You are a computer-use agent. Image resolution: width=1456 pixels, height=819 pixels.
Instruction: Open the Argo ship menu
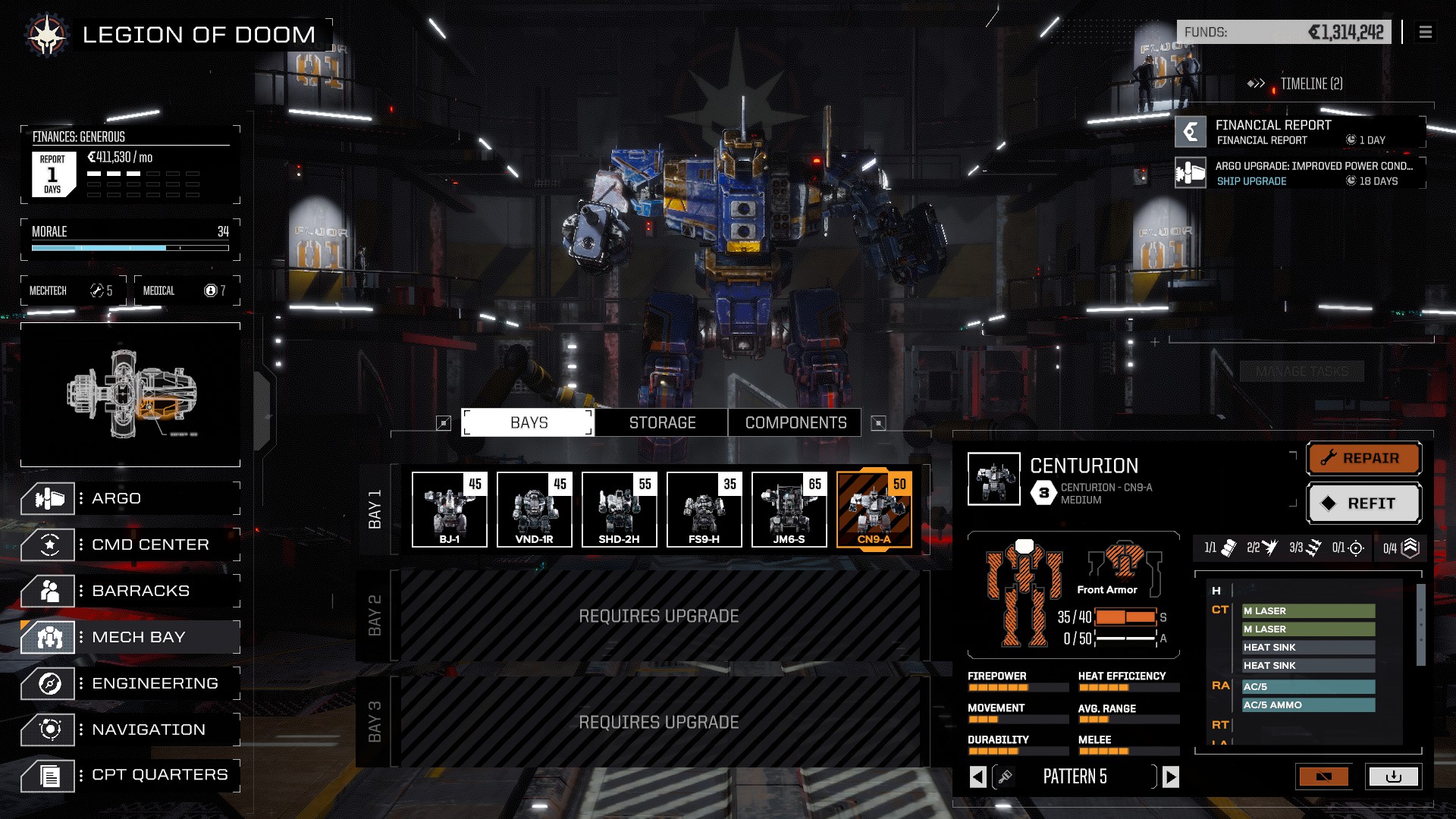coord(129,498)
